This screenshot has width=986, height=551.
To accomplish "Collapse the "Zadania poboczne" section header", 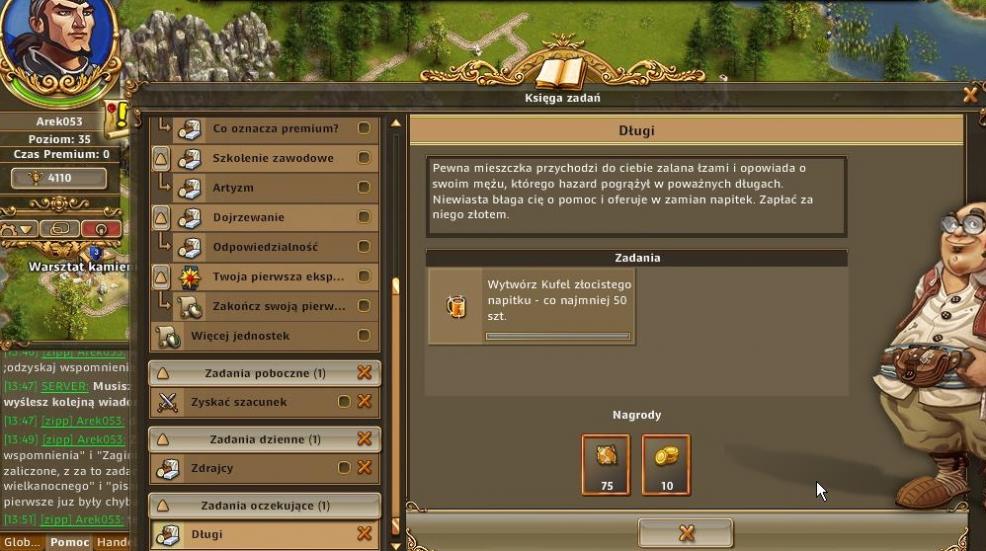I will click(162, 373).
